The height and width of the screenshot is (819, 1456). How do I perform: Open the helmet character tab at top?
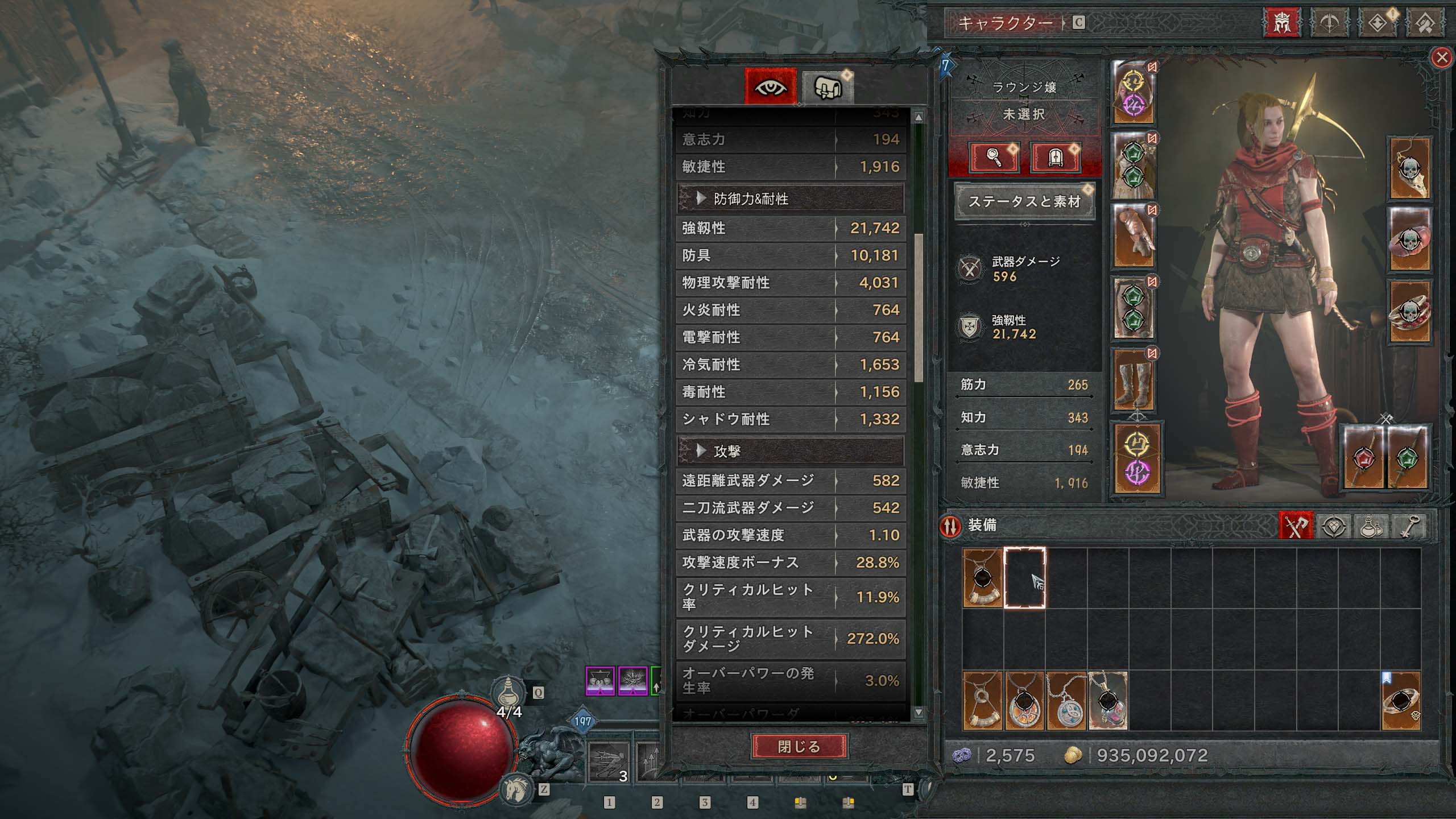(x=1281, y=23)
